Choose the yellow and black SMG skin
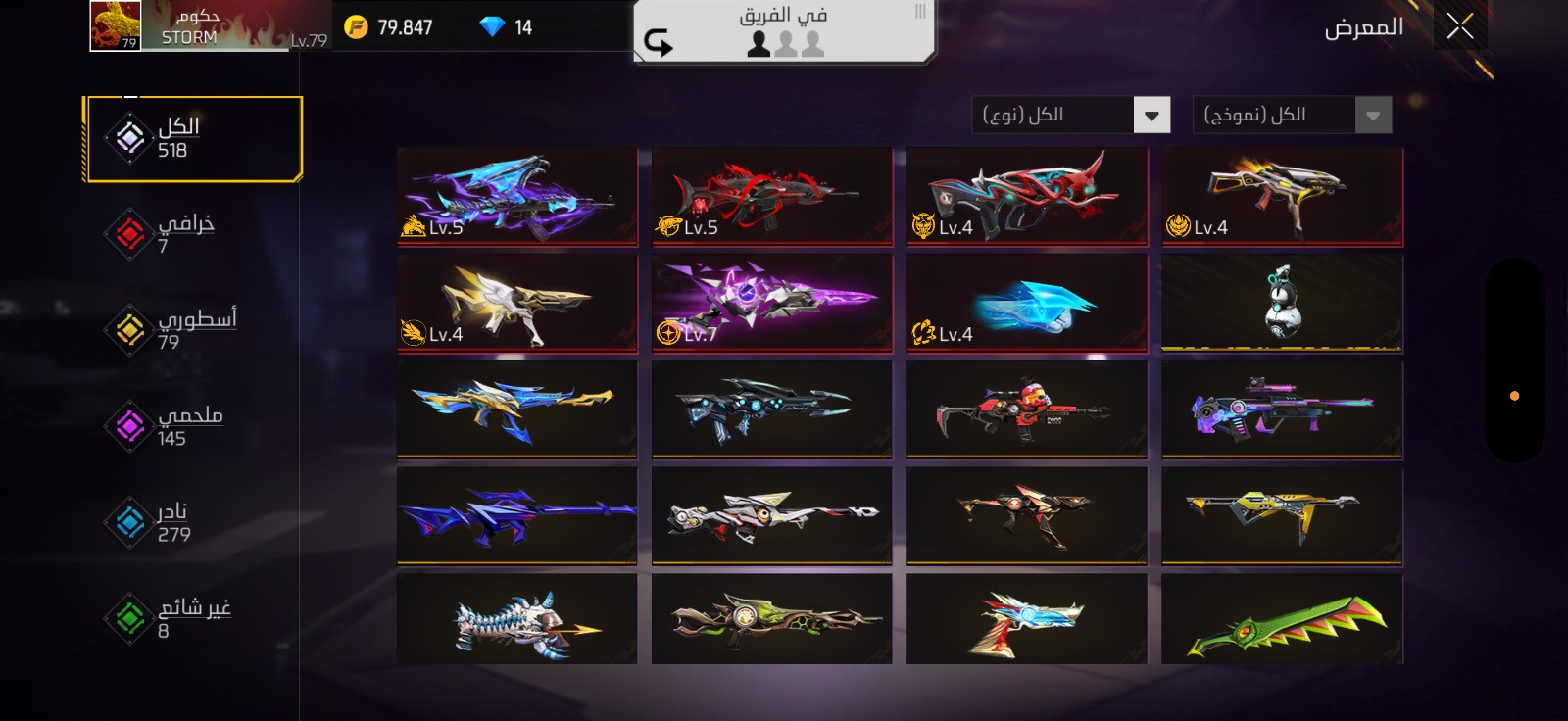This screenshot has width=1568, height=721. [1282, 514]
